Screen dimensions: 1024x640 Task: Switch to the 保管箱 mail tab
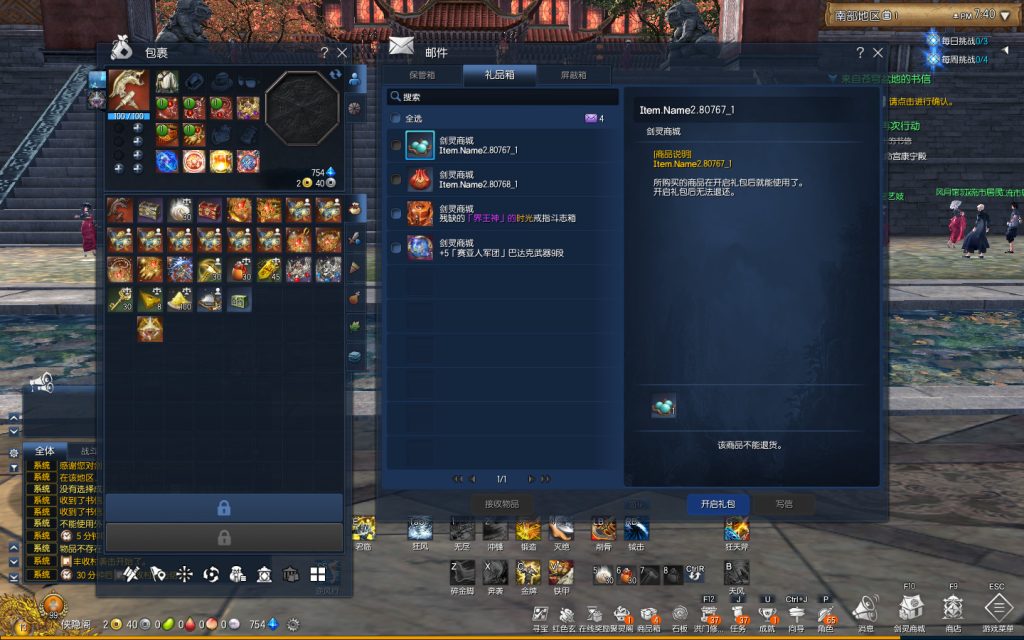click(423, 75)
